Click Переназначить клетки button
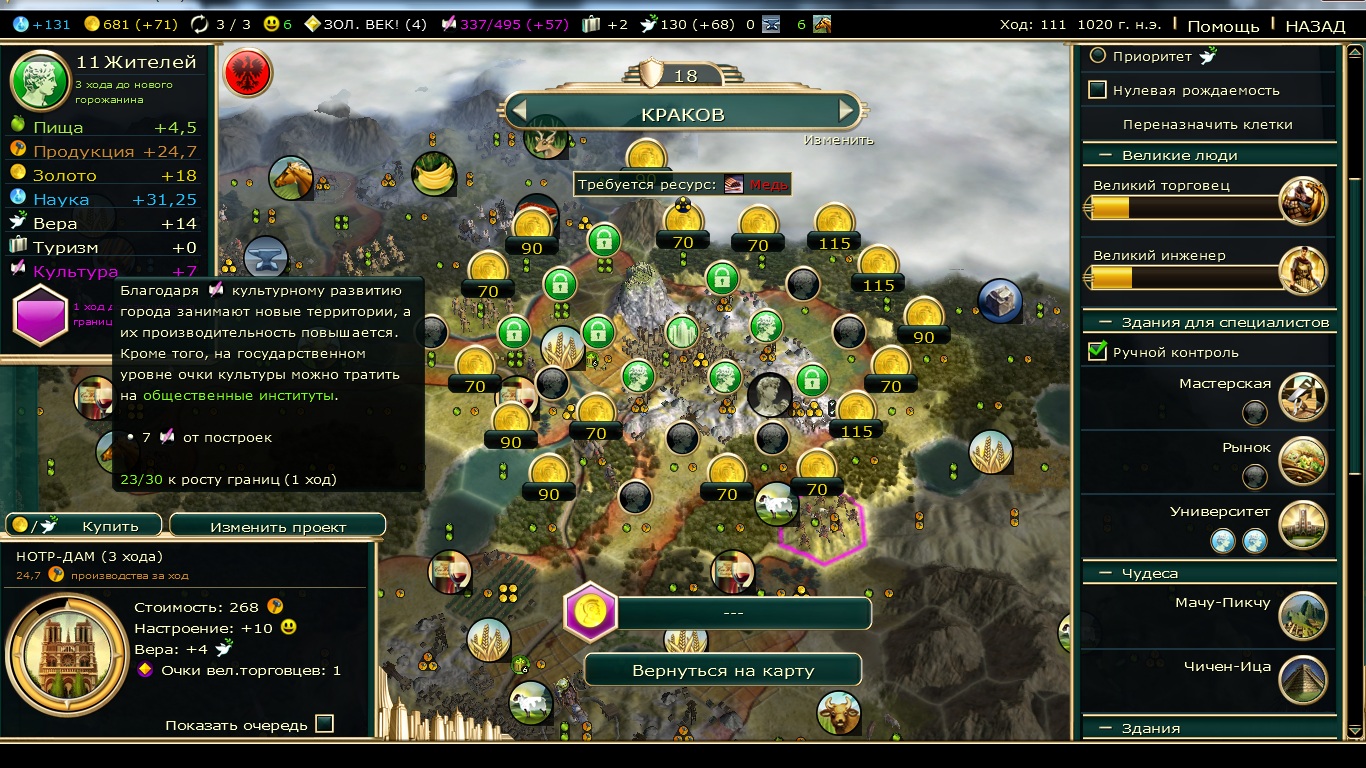Viewport: 1366px width, 768px height. point(1207,124)
